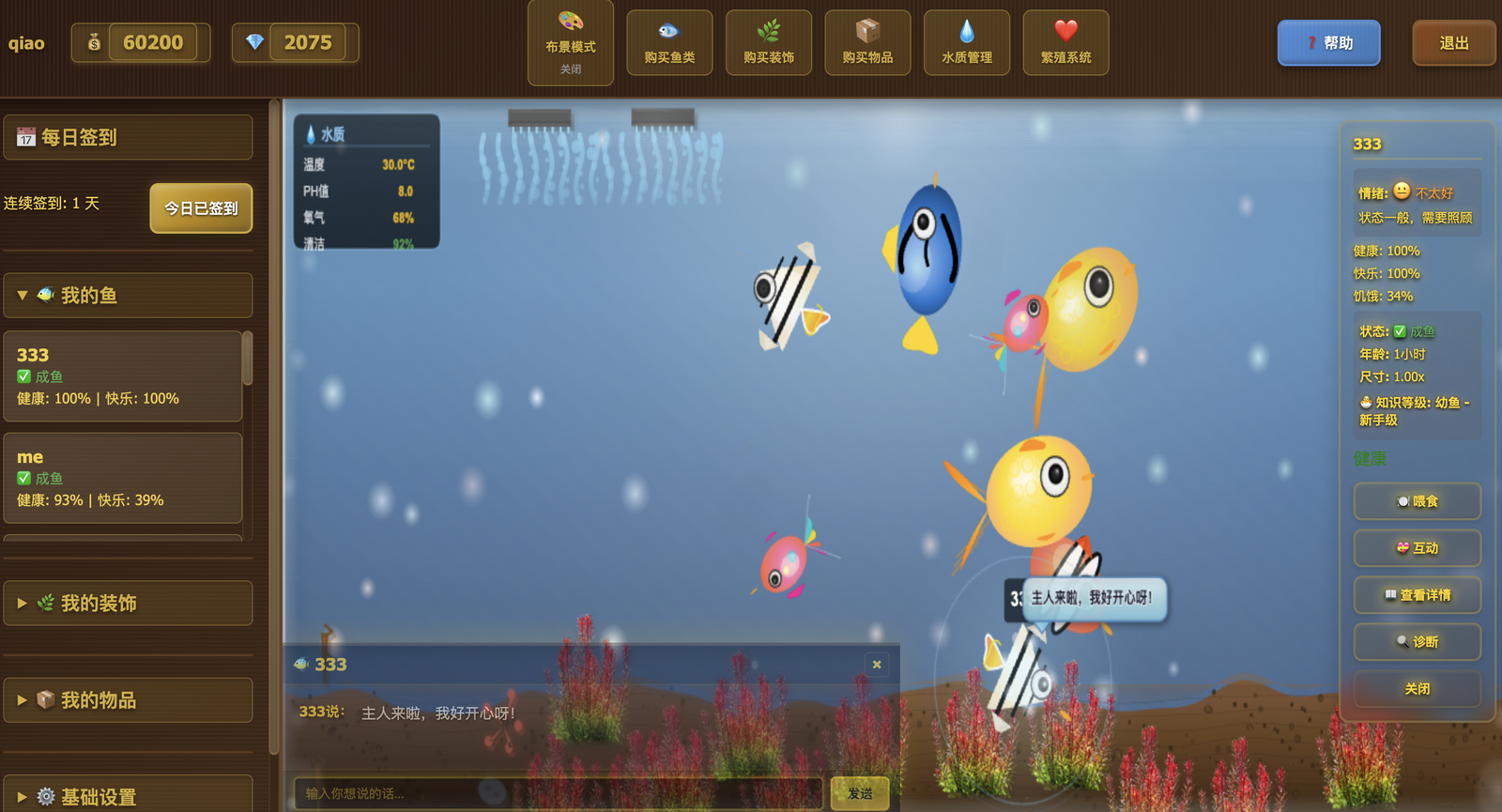Viewport: 1502px width, 812px height.
Task: Click the 退出 exit button
Action: pyautogui.click(x=1454, y=42)
